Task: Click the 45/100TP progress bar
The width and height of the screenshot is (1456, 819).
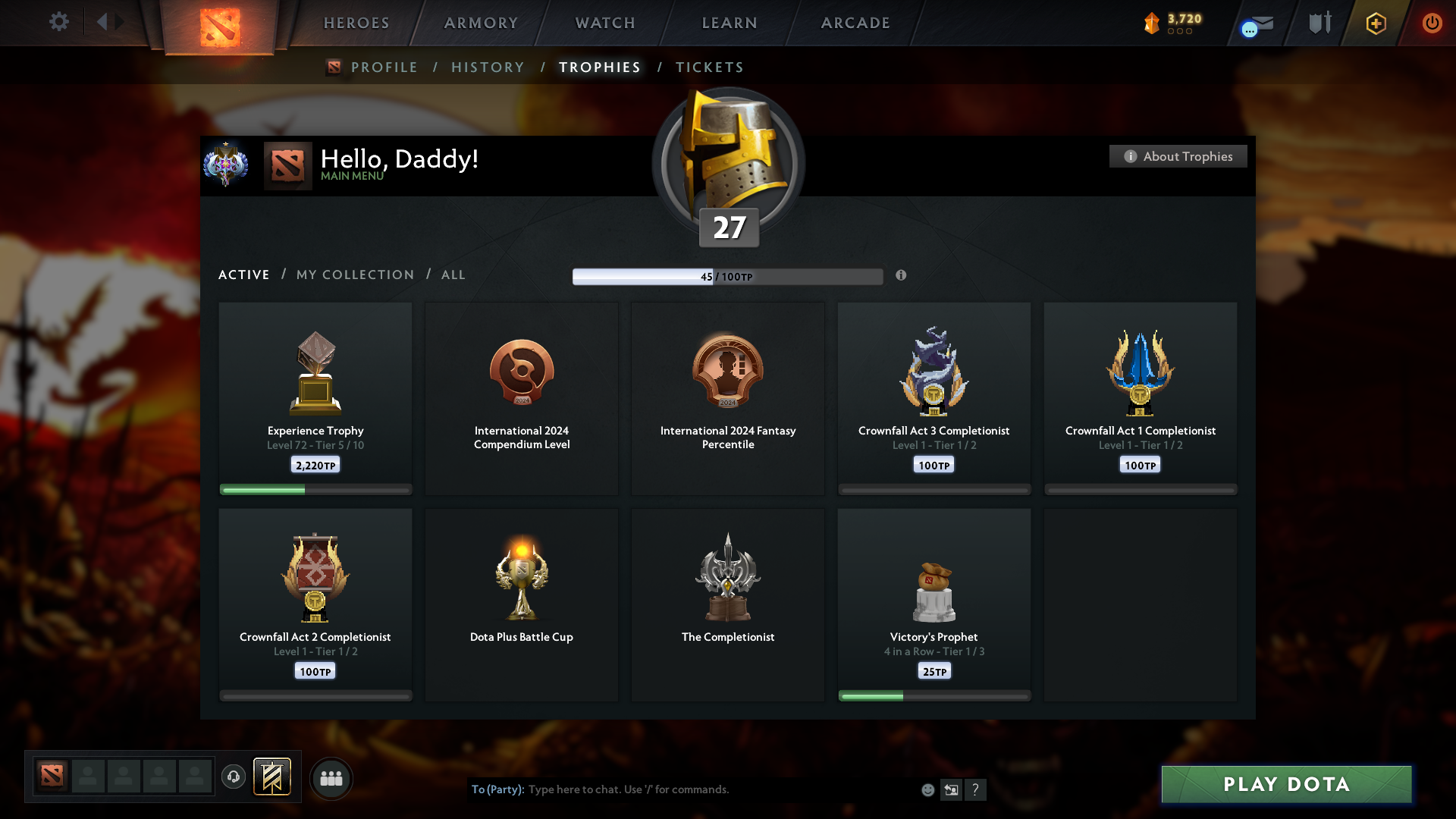Action: tap(728, 276)
